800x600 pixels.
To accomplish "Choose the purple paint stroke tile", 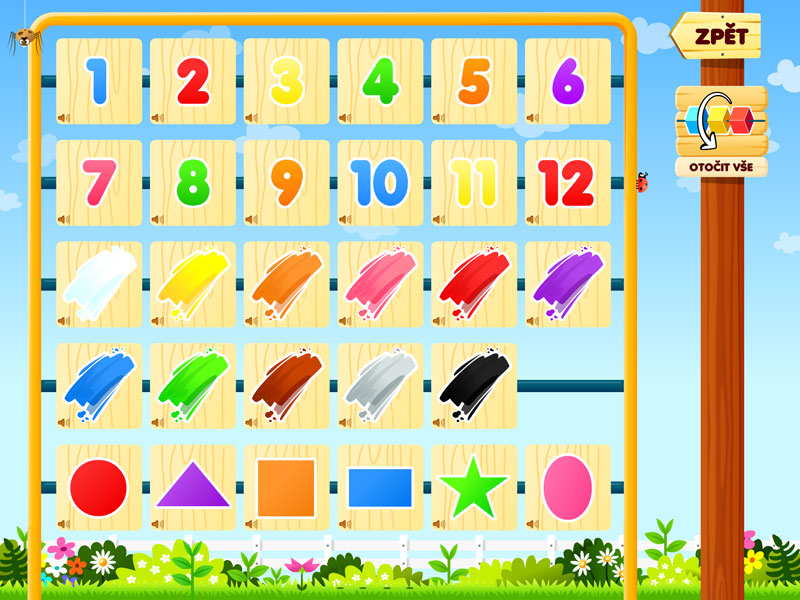I will coord(567,284).
